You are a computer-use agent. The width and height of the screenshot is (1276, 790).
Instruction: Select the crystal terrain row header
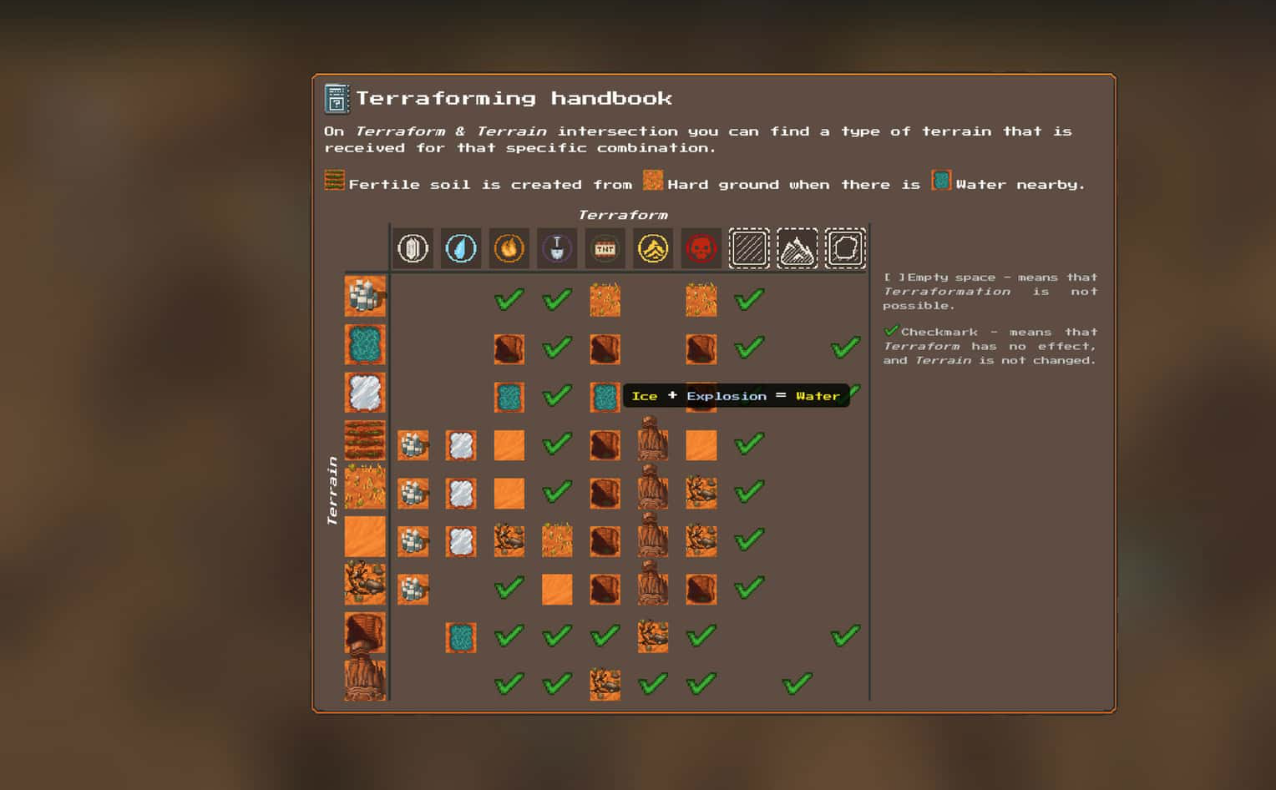click(365, 296)
